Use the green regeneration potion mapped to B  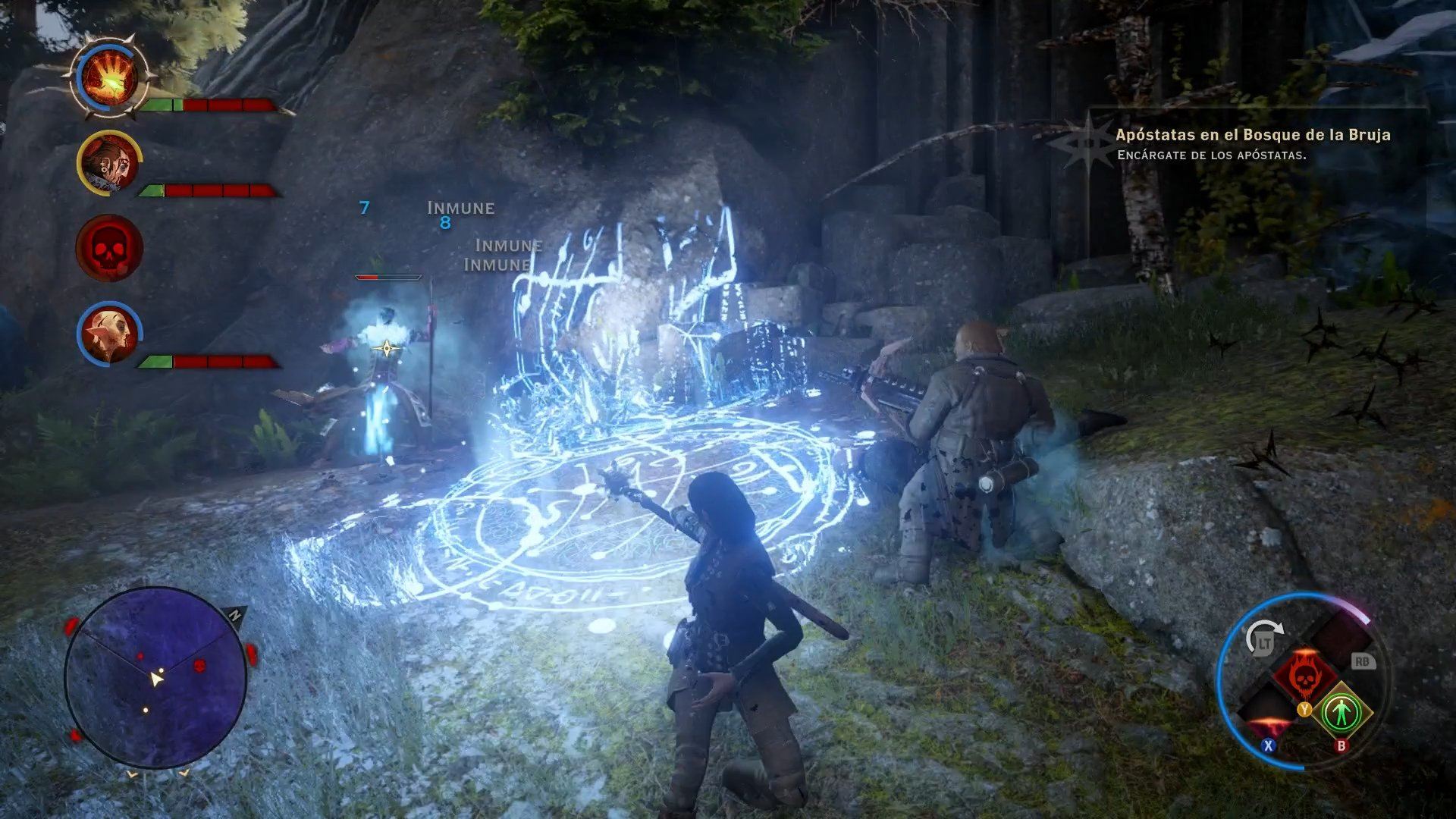pyautogui.click(x=1344, y=711)
